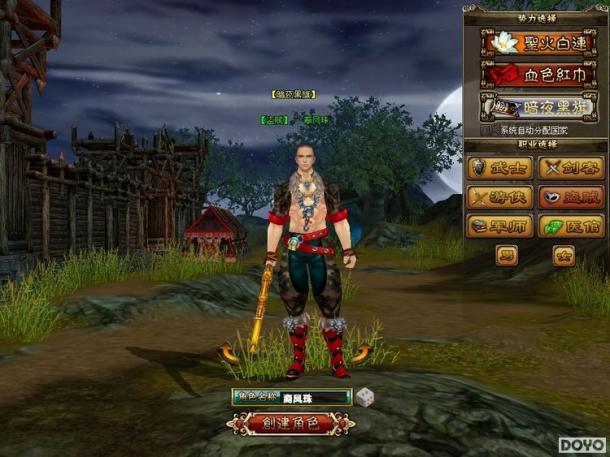Pick the 游侠 class
This screenshot has height=457, width=610.
pos(499,197)
